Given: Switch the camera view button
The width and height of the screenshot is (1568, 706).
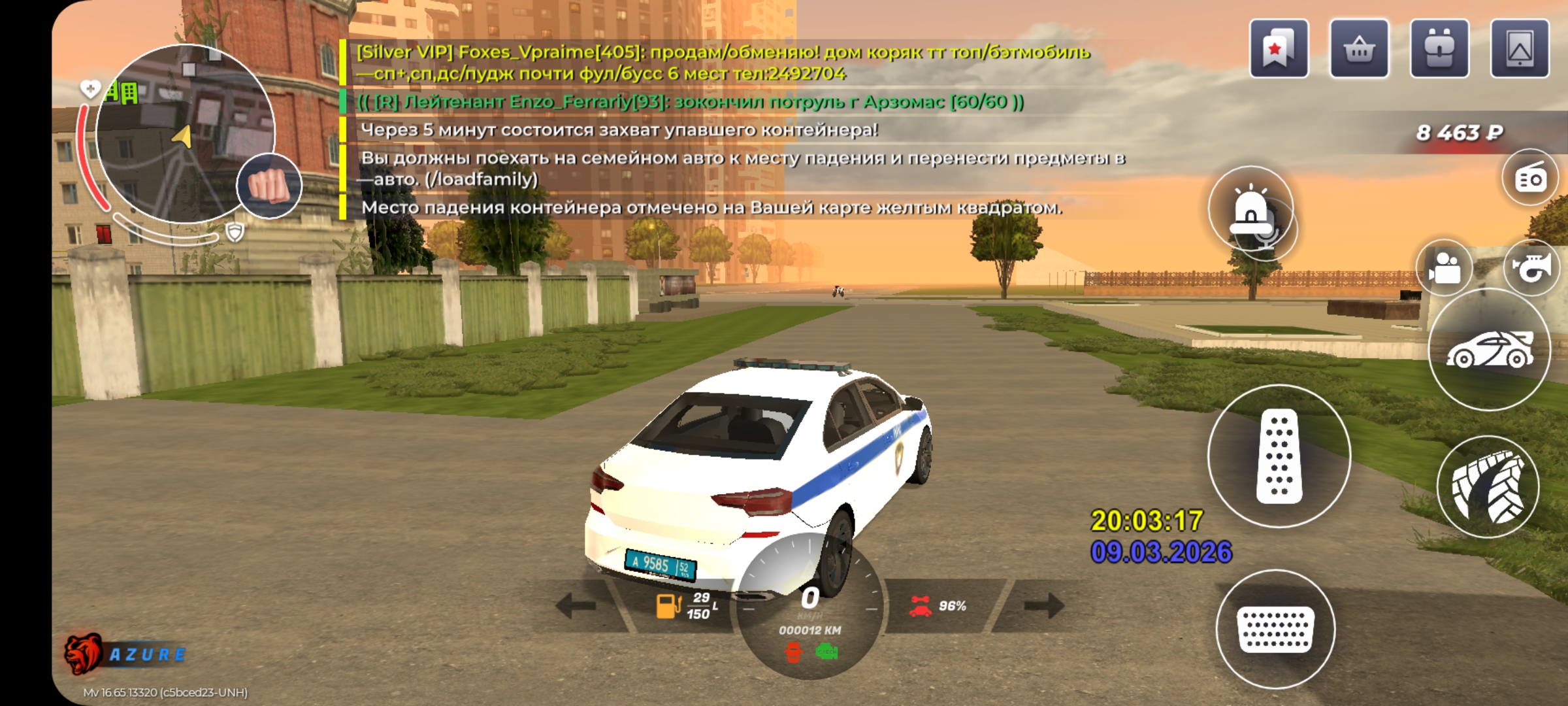Looking at the screenshot, I should (1445, 268).
